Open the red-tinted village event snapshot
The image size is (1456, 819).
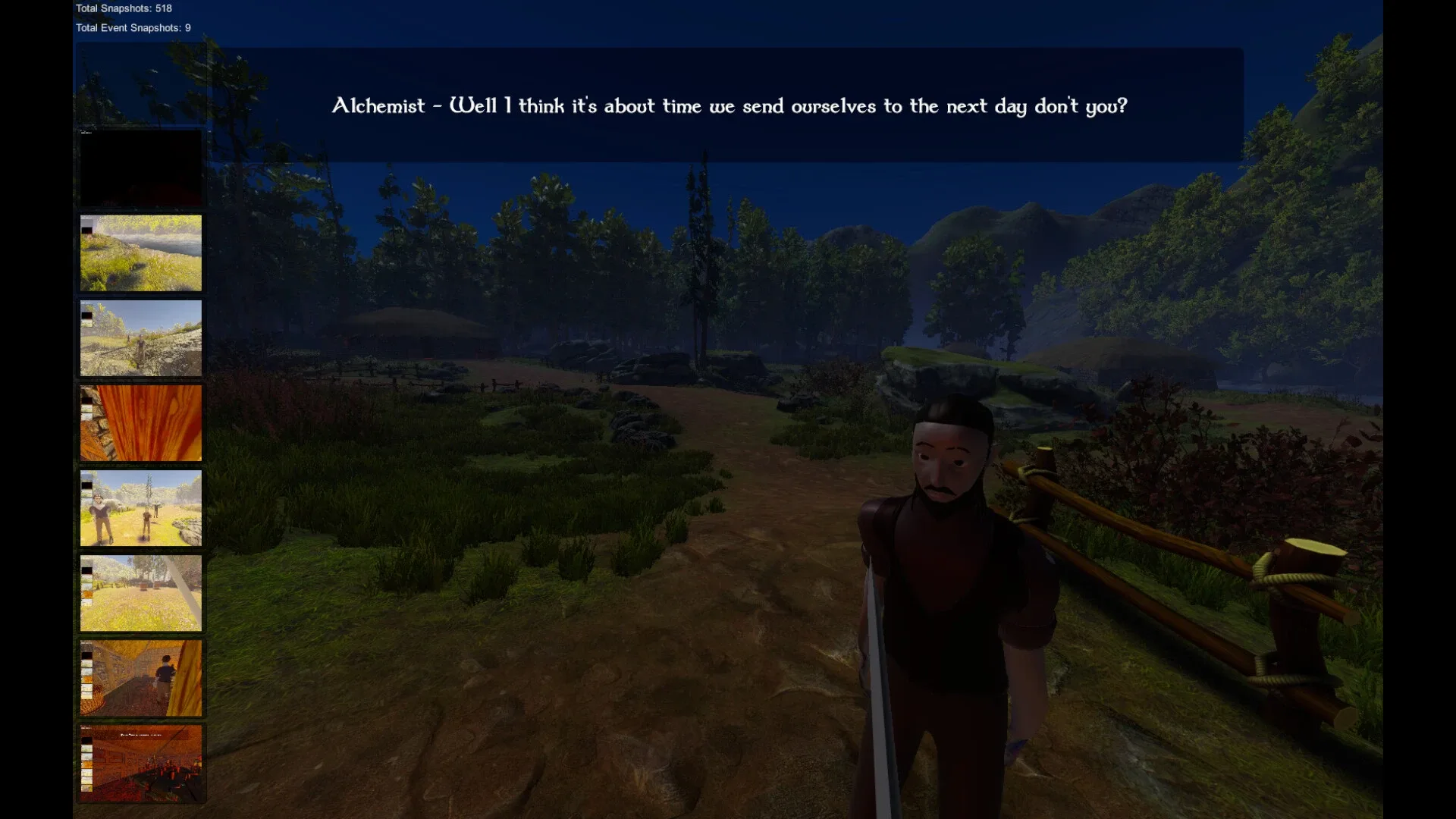click(x=140, y=764)
